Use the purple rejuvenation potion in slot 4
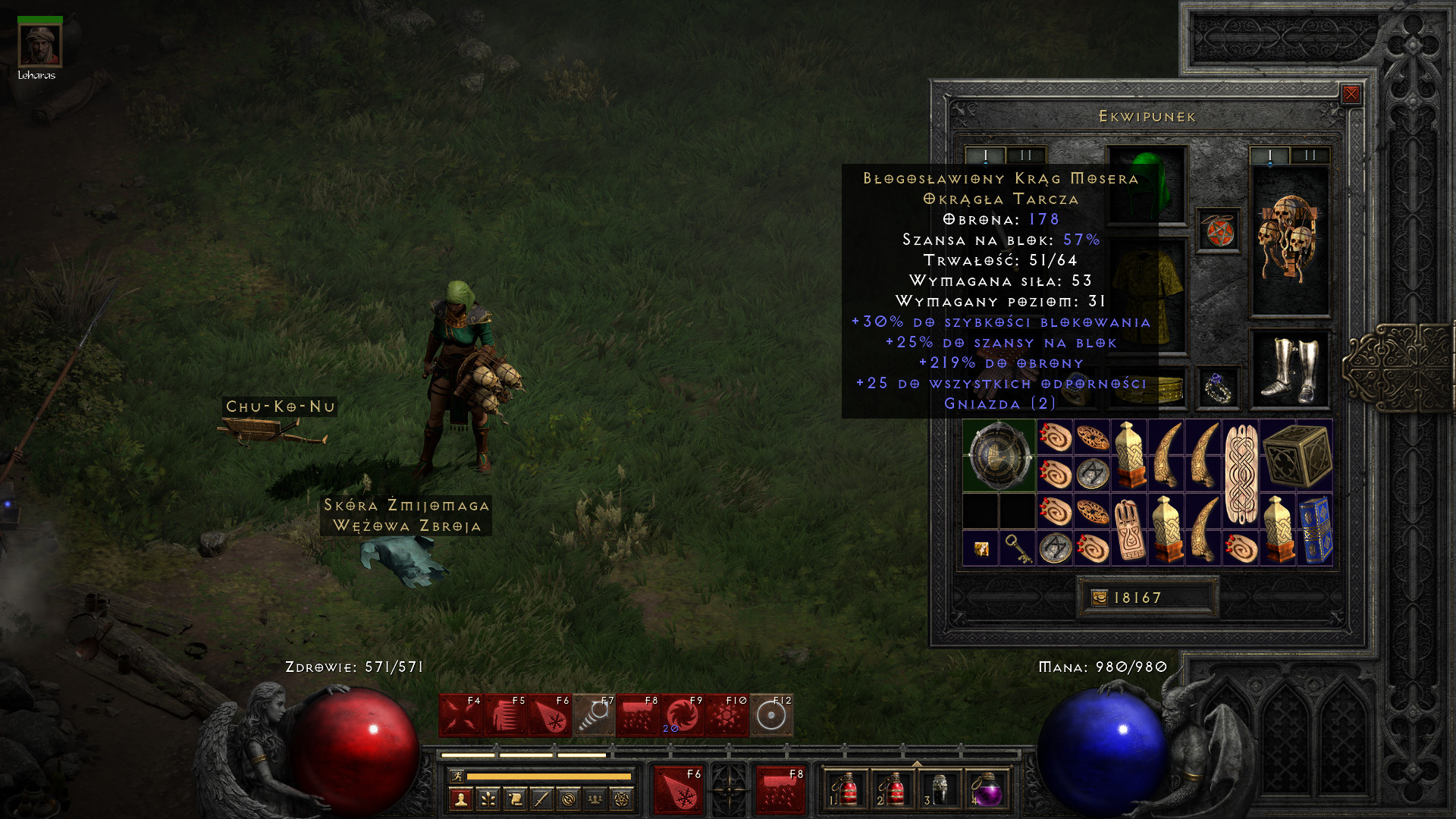The height and width of the screenshot is (819, 1456). click(x=986, y=789)
